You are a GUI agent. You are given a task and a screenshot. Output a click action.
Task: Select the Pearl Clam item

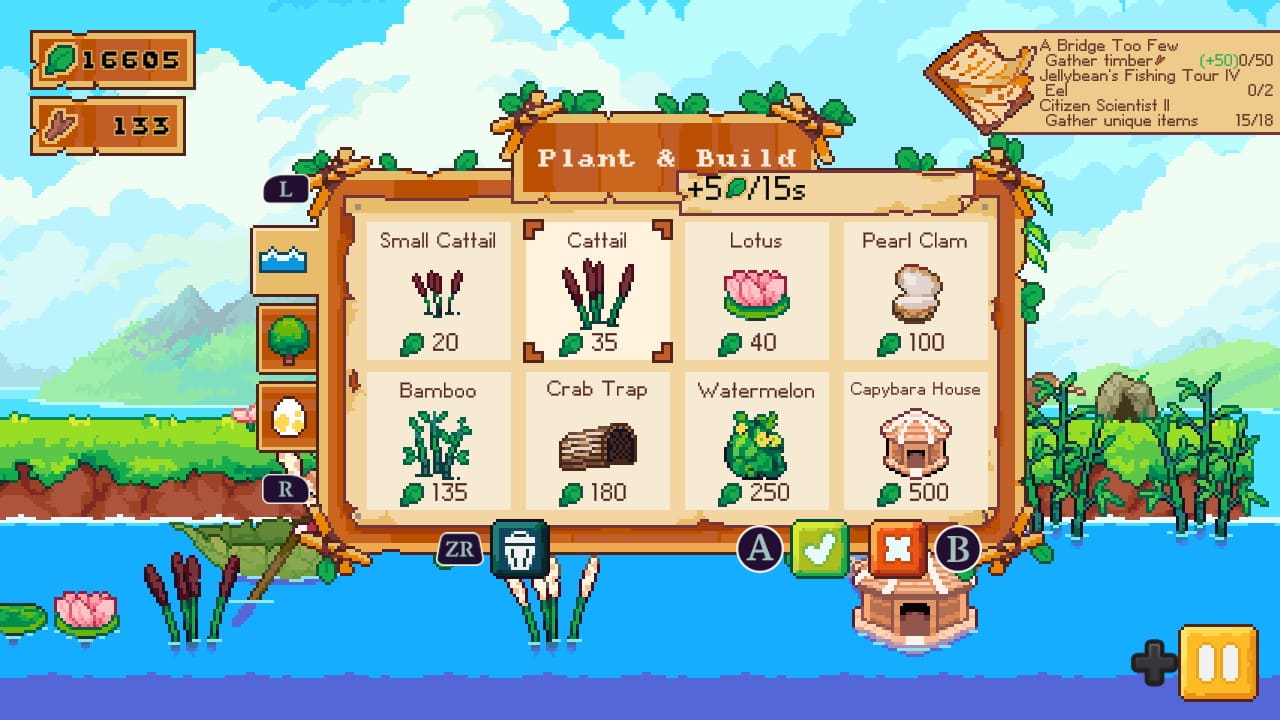(x=916, y=290)
